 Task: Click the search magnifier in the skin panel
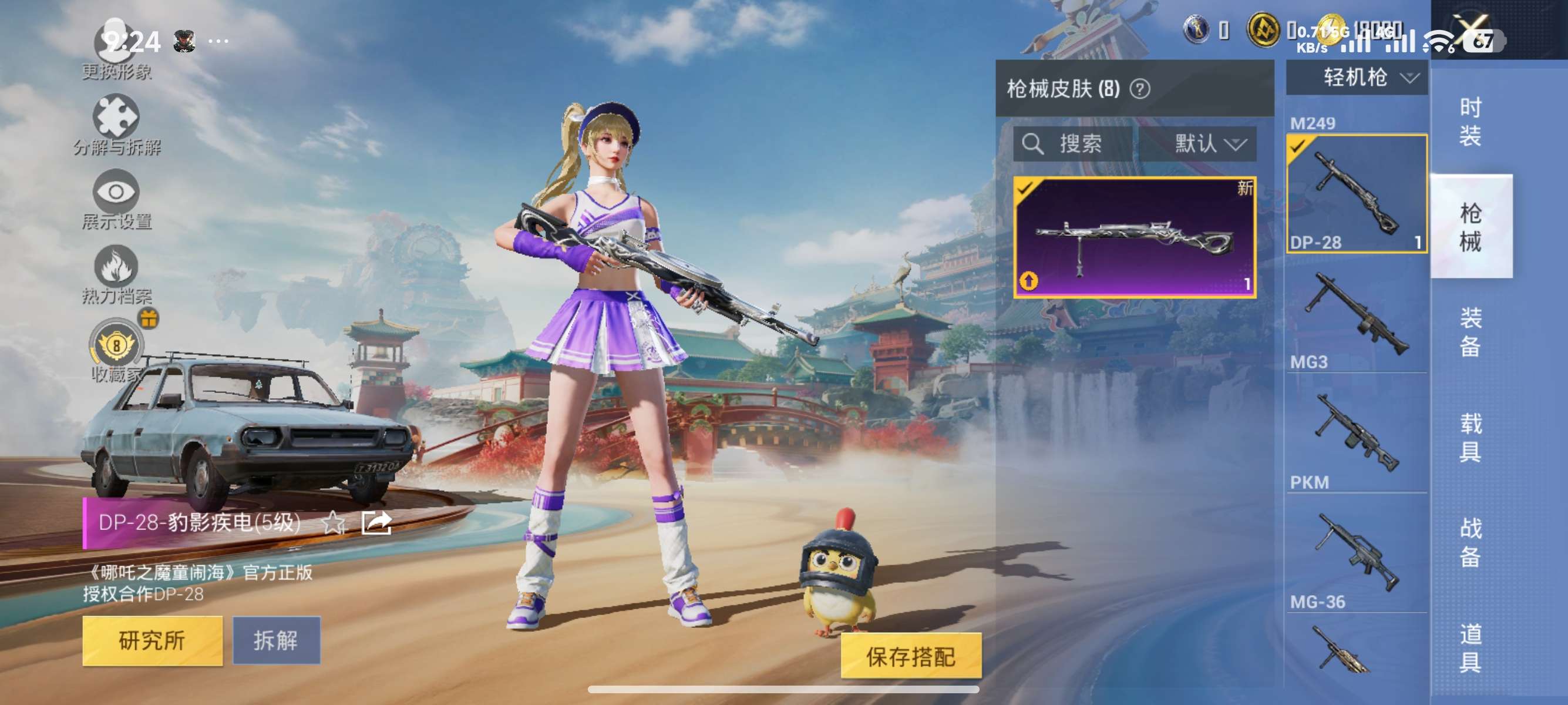[x=1034, y=145]
